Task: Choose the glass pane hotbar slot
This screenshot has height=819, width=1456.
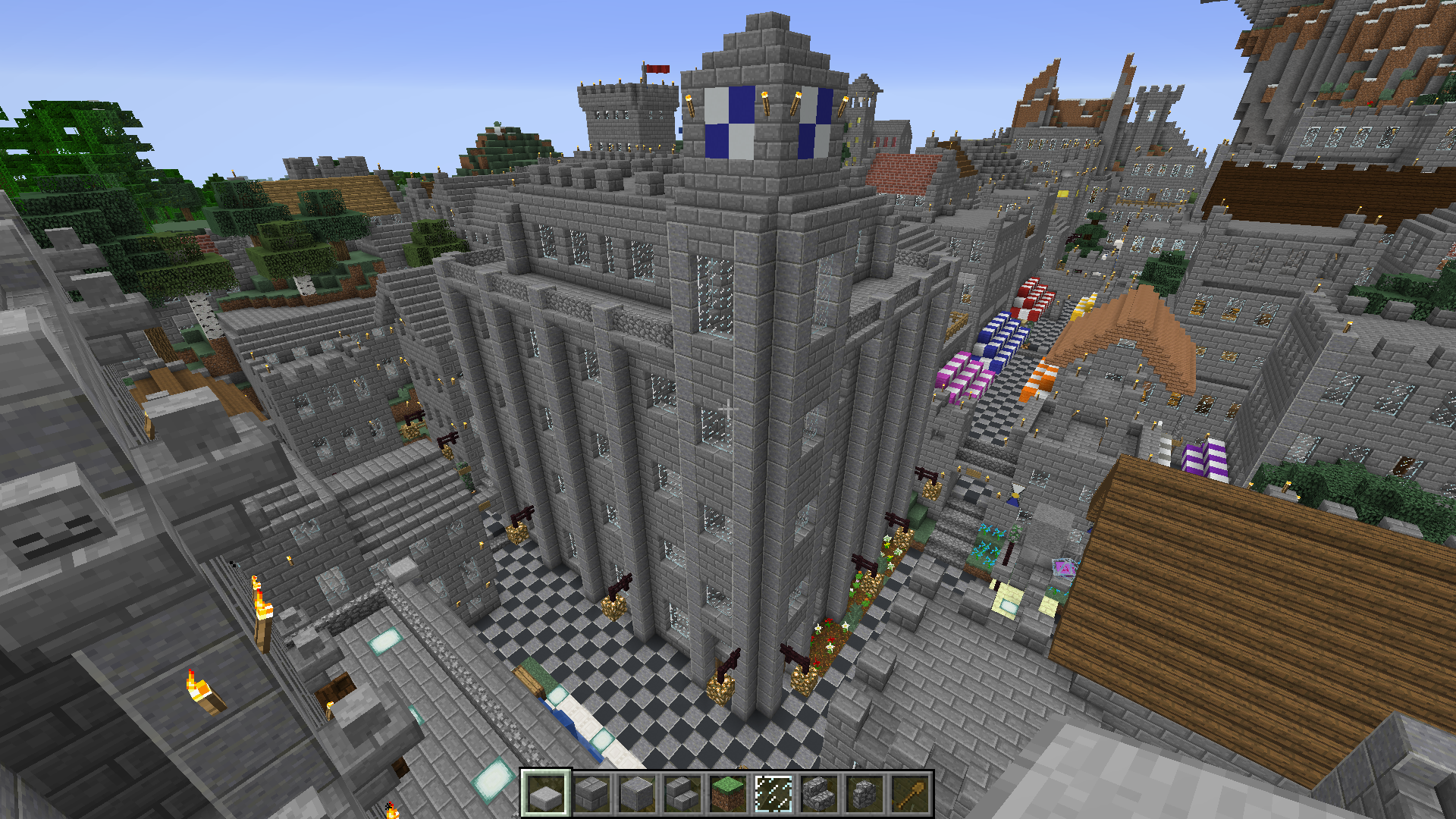Action: tap(773, 794)
